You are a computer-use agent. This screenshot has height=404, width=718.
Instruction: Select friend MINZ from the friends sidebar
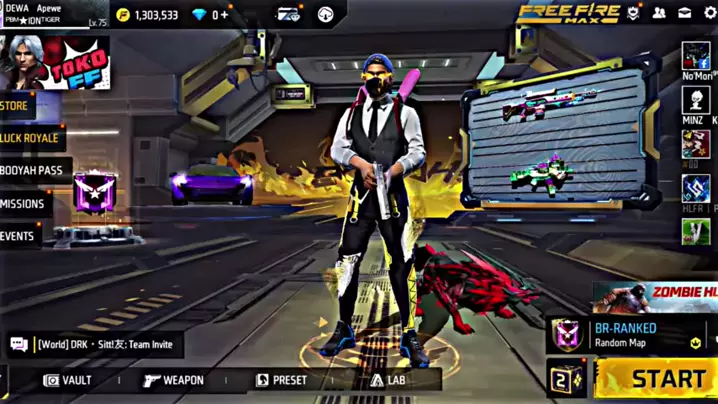click(695, 102)
